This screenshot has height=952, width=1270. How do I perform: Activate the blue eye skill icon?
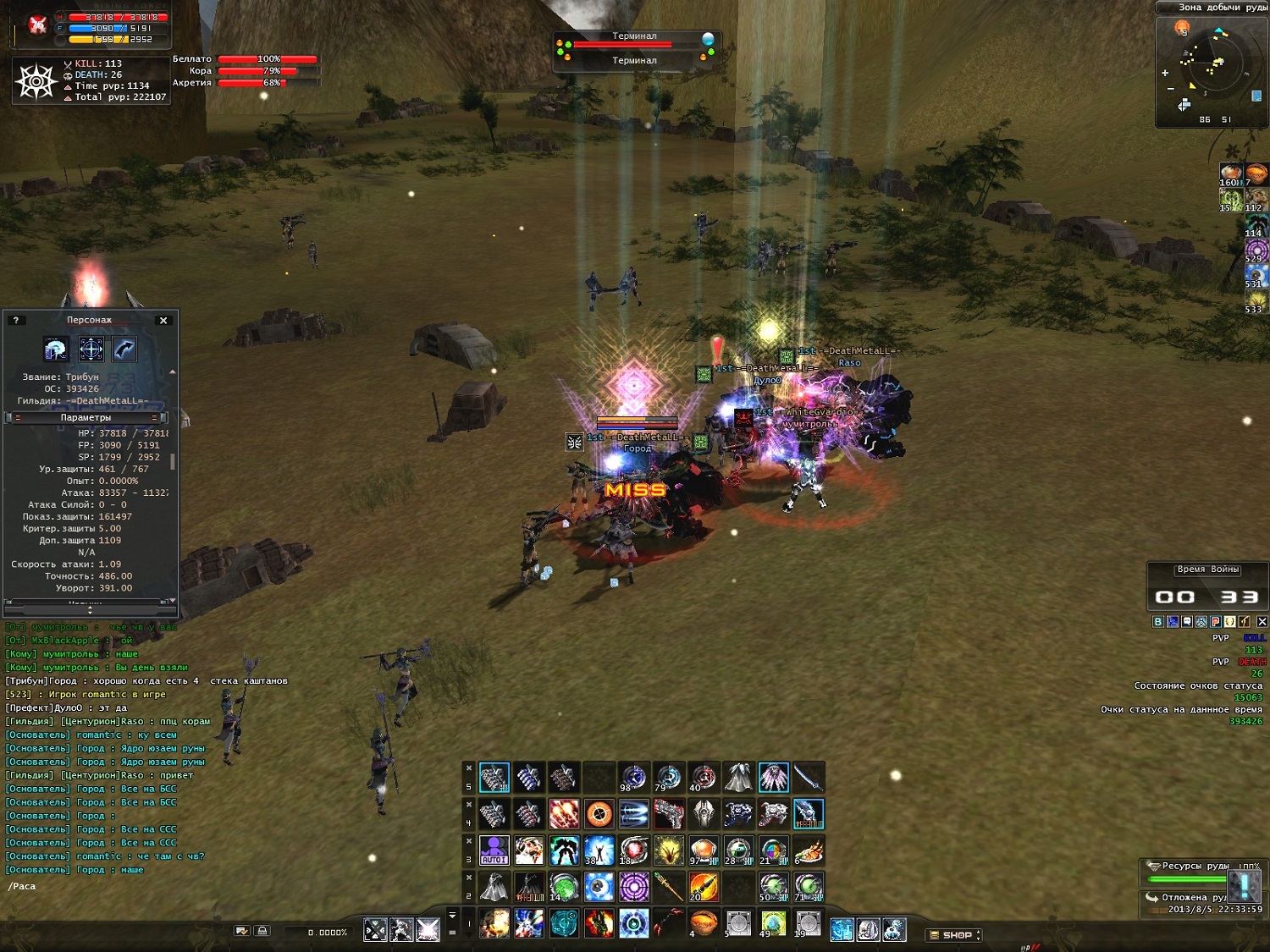[599, 886]
